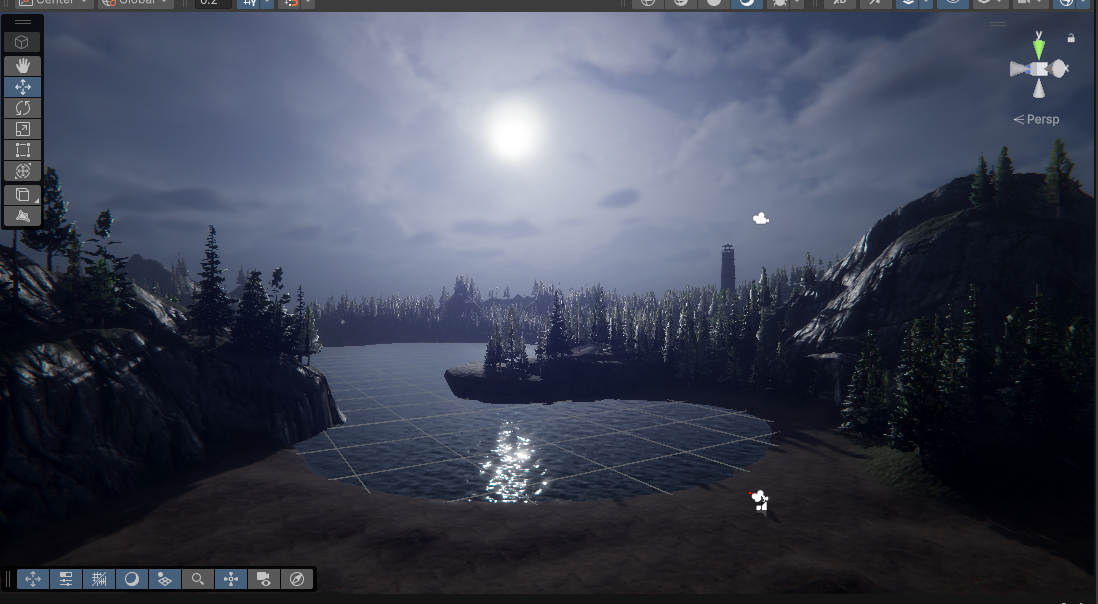Toggle the Persp projection label
Image resolution: width=1098 pixels, height=604 pixels.
[1036, 119]
